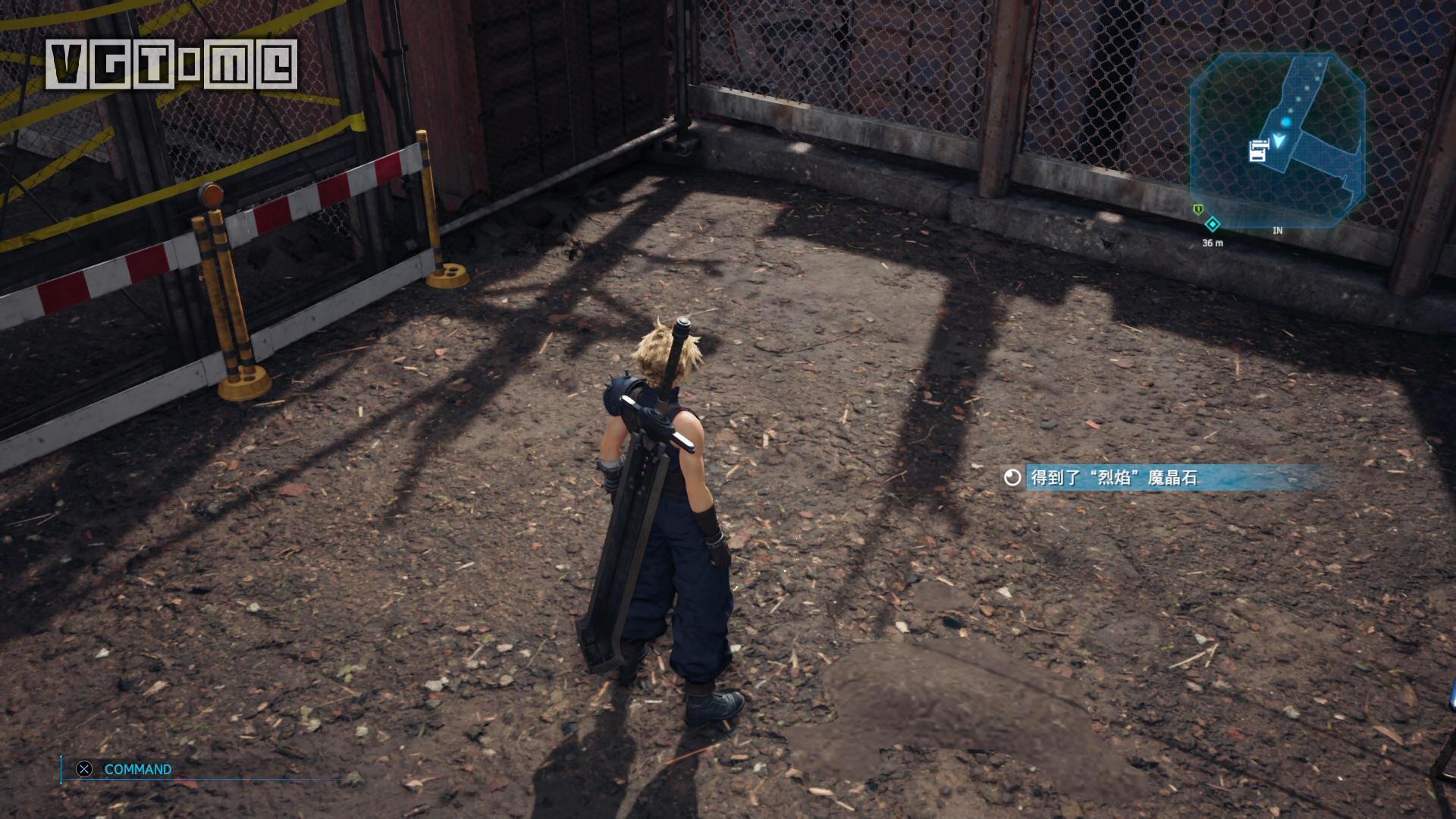Click the 烈焰 魔晶石 obtained notification
The height and width of the screenshot is (819, 1456).
[1114, 477]
